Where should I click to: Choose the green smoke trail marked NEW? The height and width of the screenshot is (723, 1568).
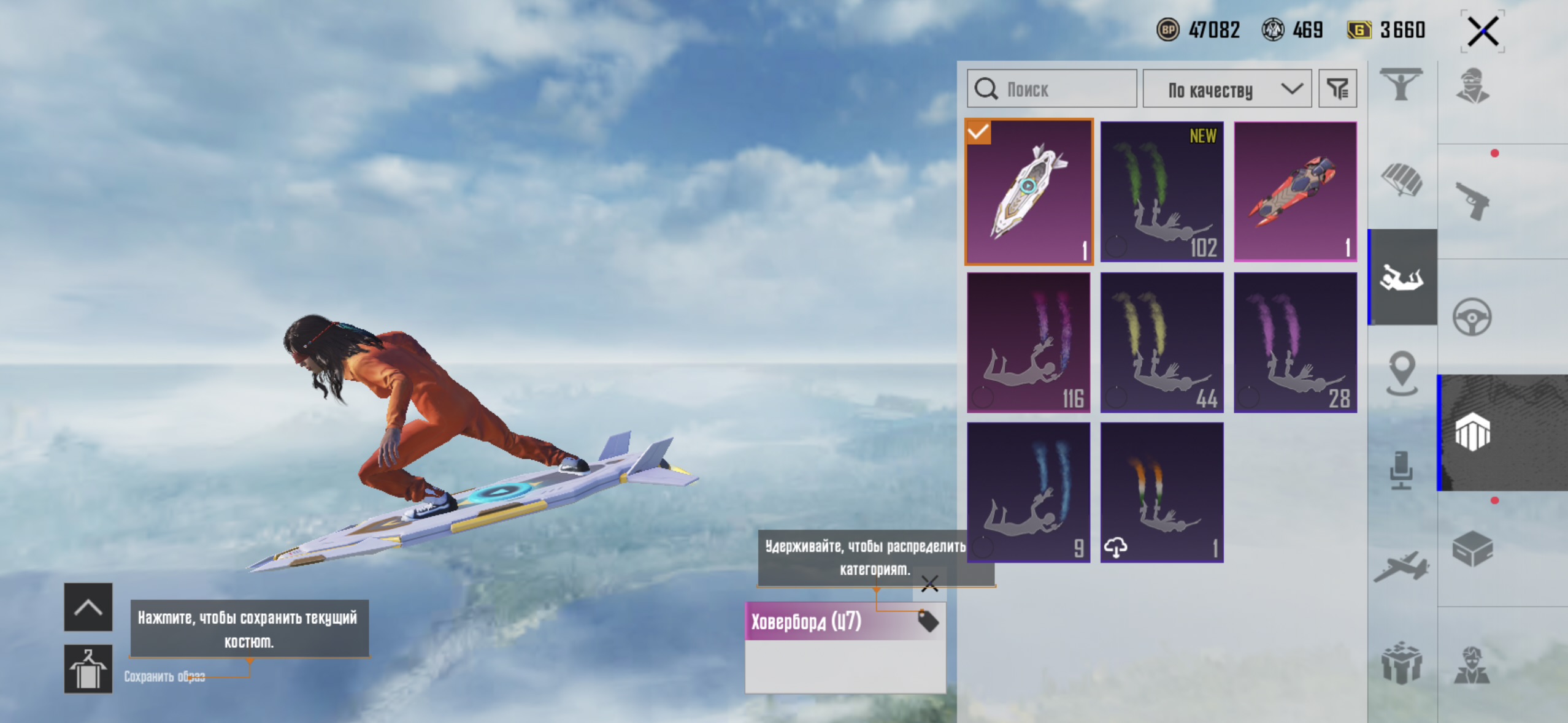[1162, 192]
